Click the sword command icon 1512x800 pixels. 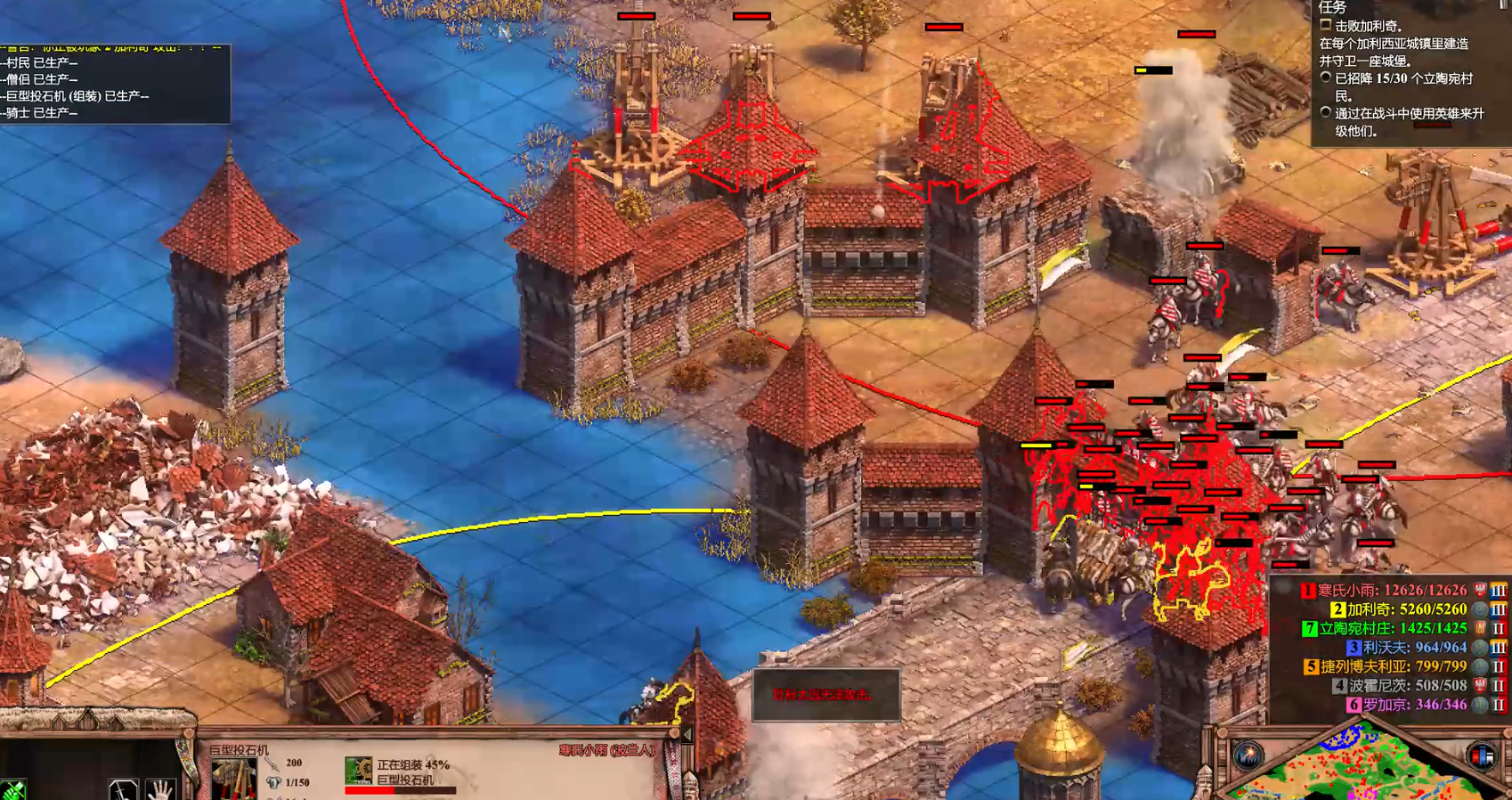tap(122, 789)
